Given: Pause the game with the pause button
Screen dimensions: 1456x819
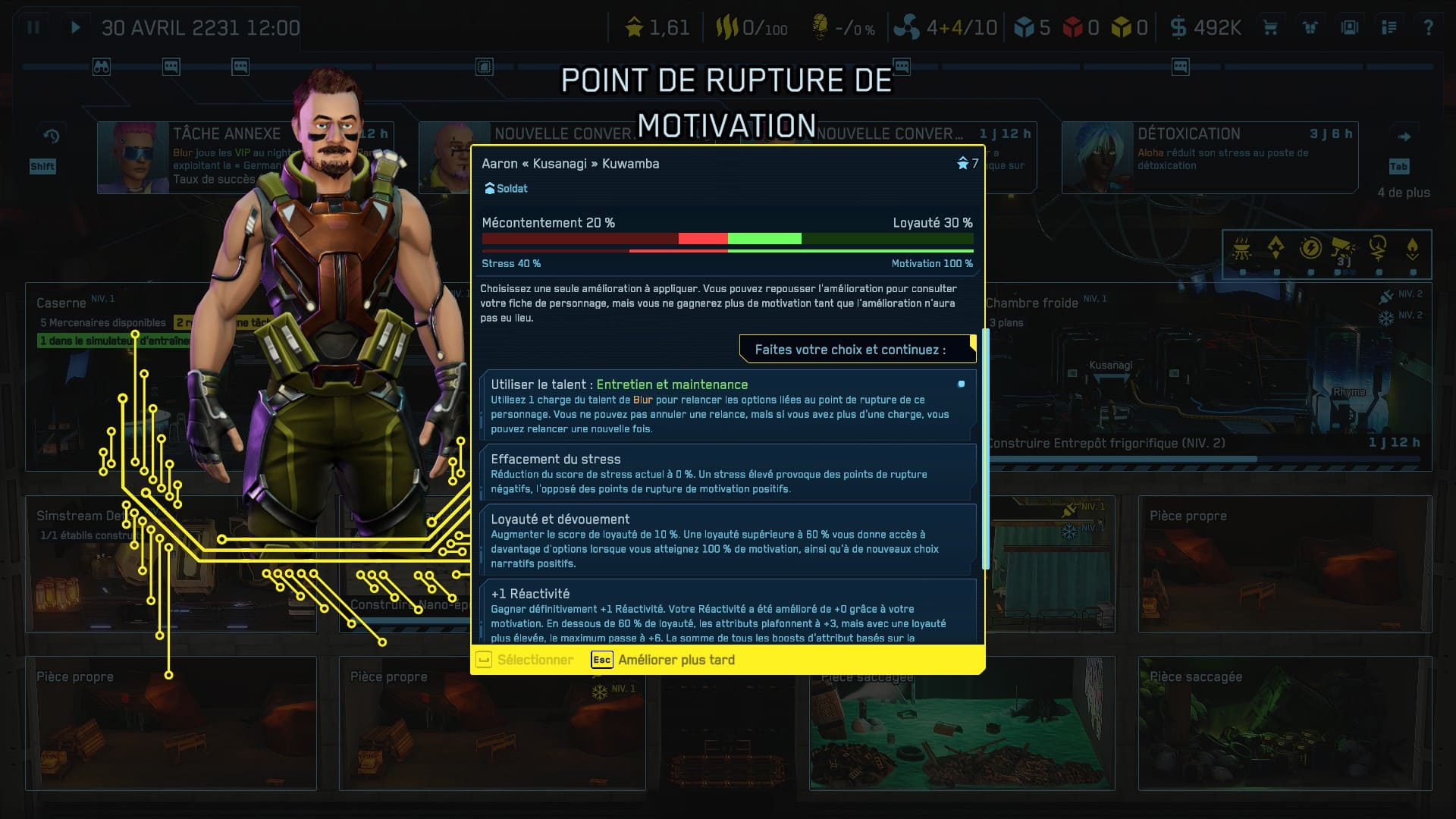Looking at the screenshot, I should coord(33,28).
